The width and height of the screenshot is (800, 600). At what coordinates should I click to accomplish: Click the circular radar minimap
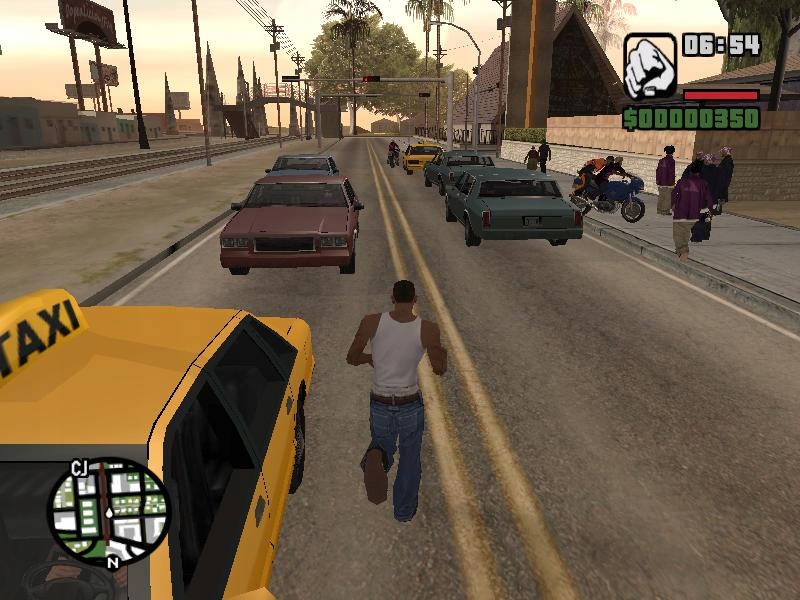[x=108, y=513]
